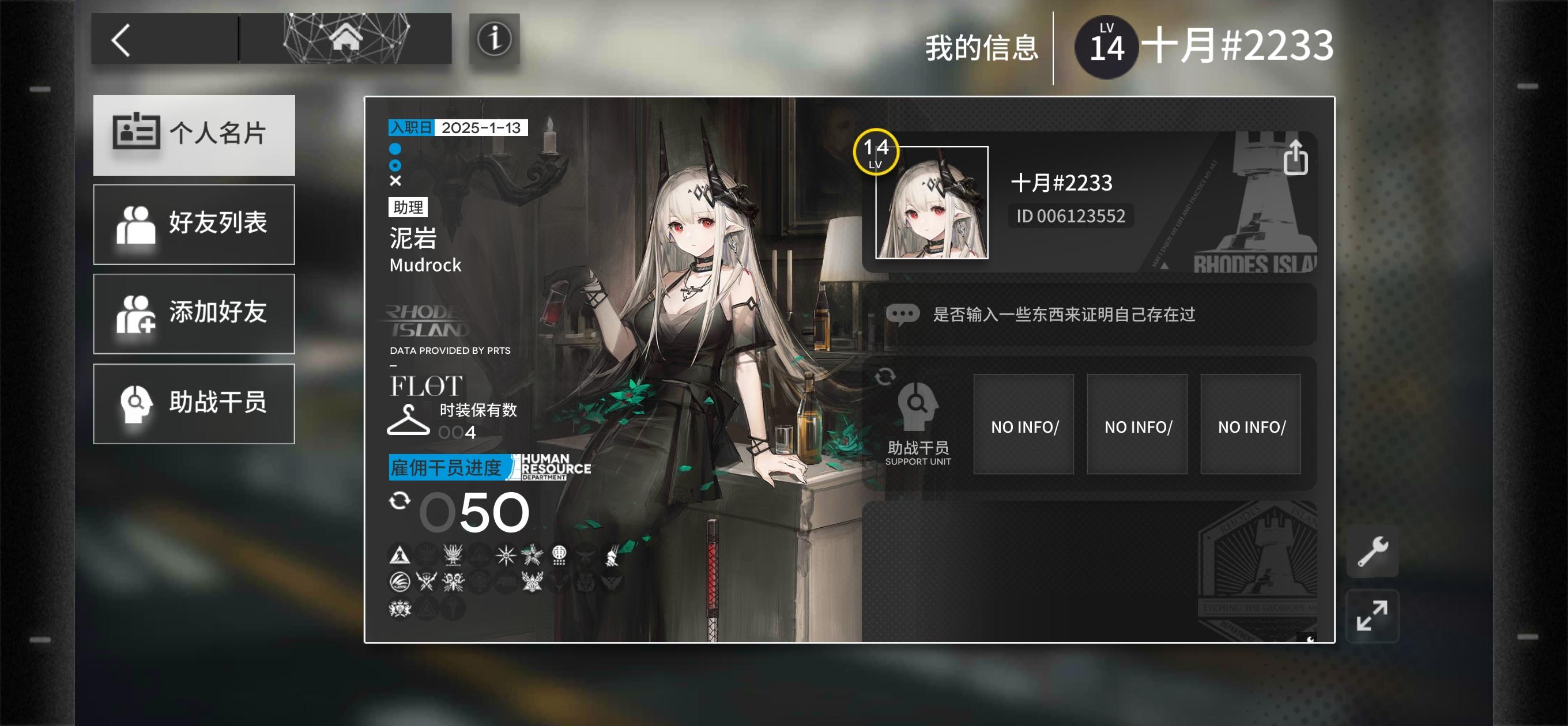Switch to the 助战干员 tab
Screen dimensions: 1568x726
[x=194, y=403]
